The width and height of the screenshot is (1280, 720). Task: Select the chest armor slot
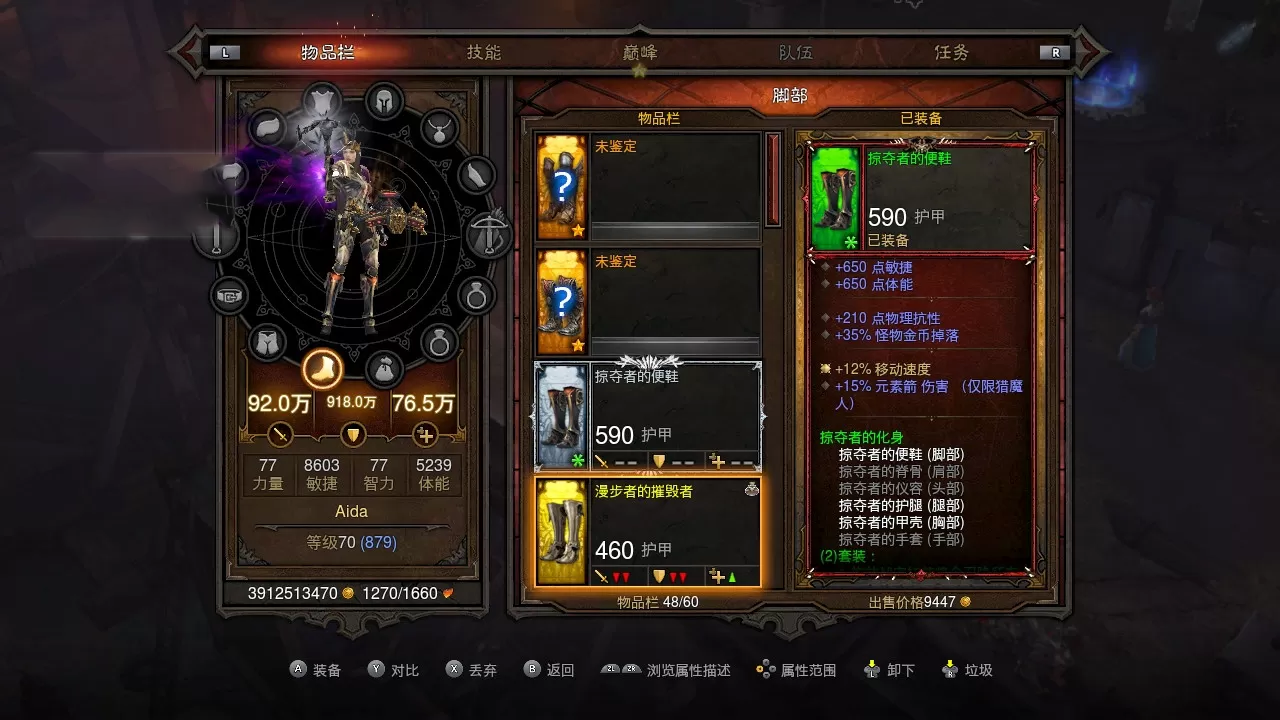pos(321,101)
